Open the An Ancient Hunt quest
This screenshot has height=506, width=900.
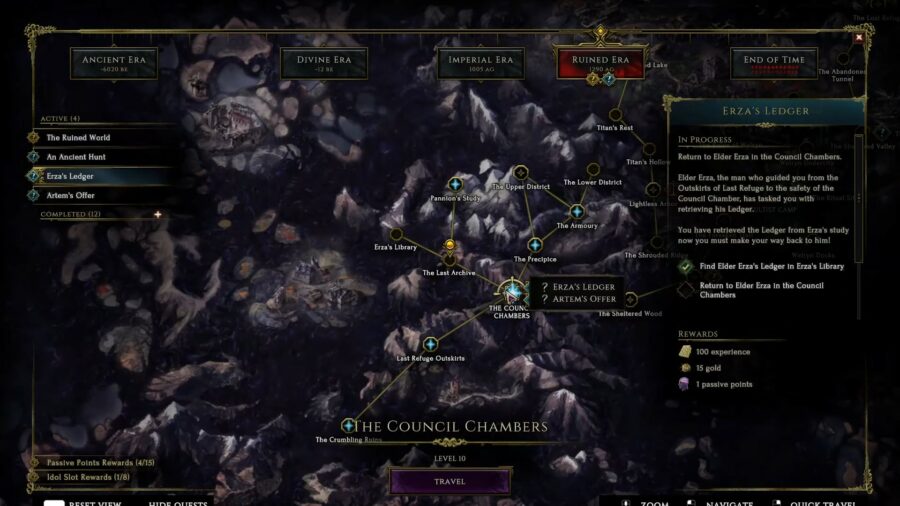point(76,157)
